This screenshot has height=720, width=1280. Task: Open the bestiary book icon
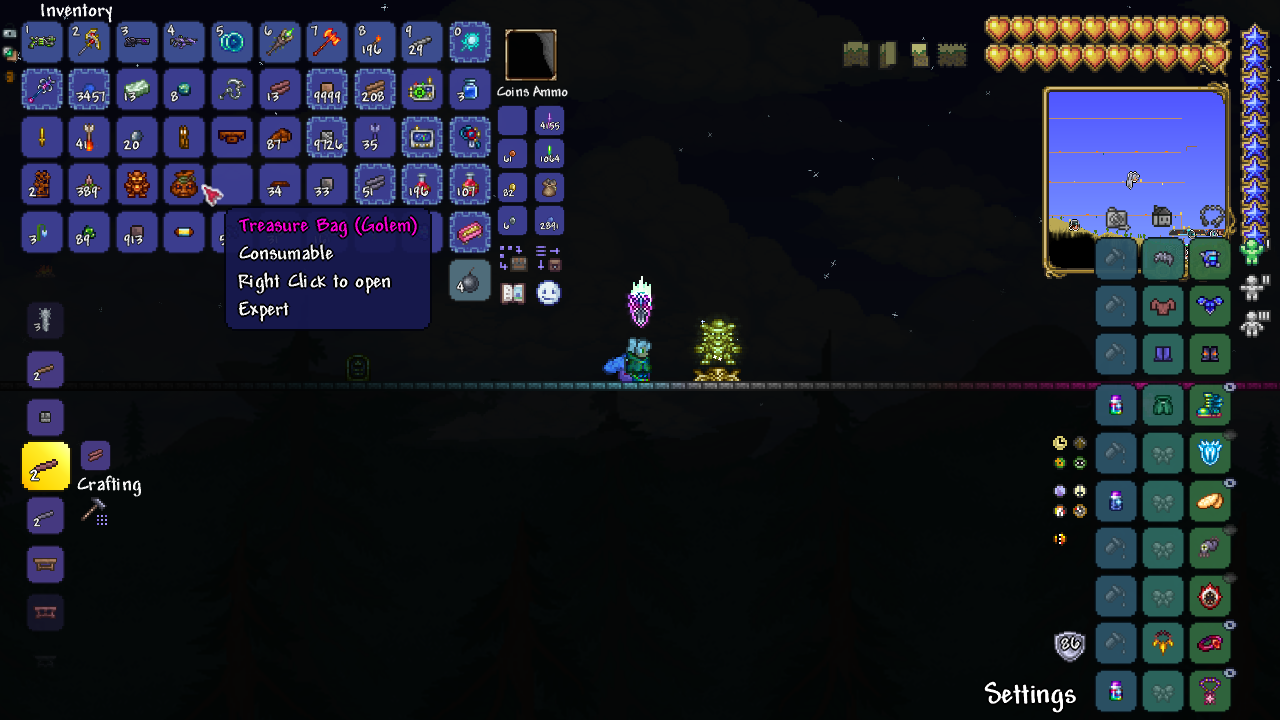tap(513, 293)
